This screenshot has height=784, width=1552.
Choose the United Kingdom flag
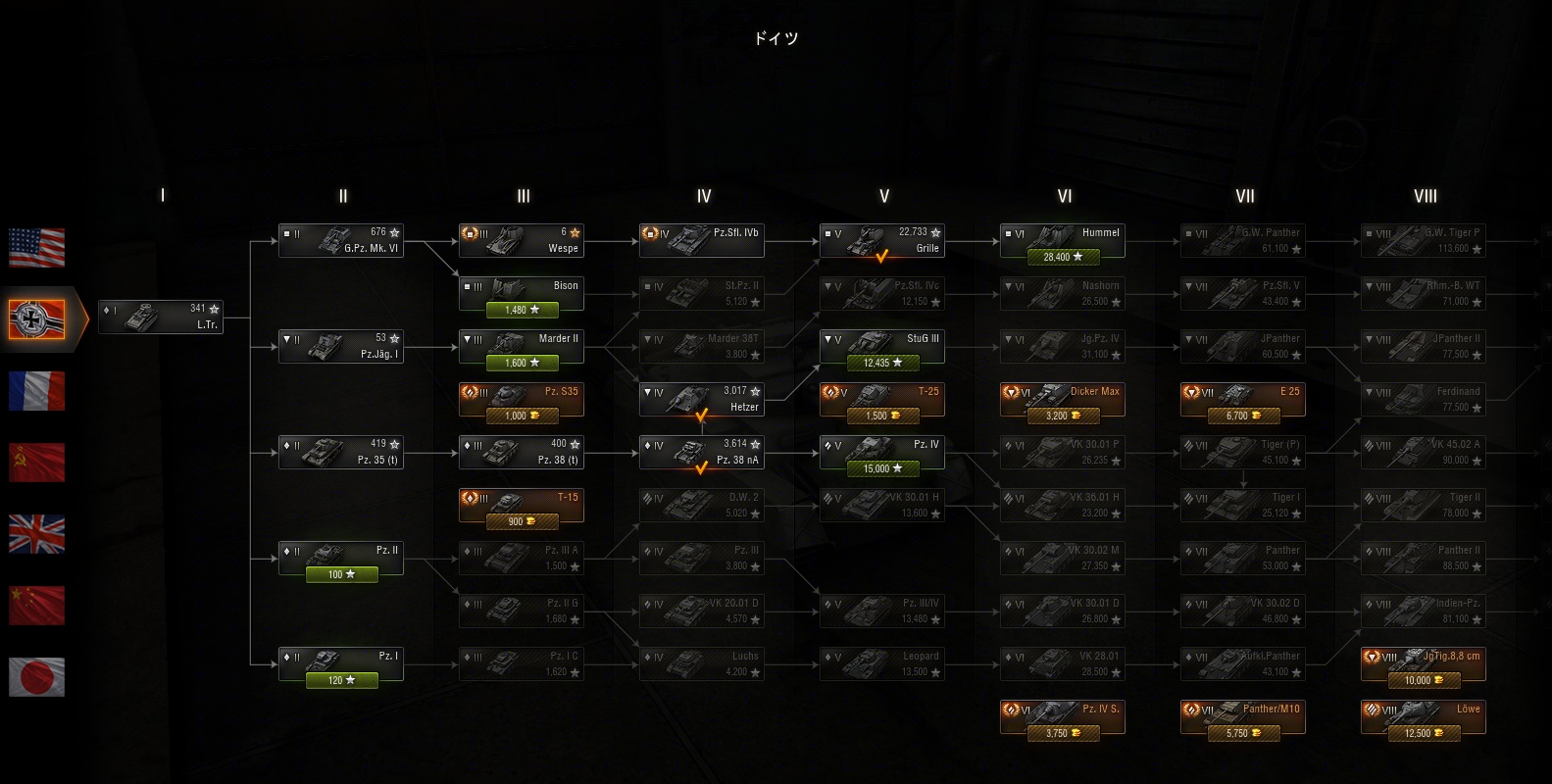[x=37, y=534]
